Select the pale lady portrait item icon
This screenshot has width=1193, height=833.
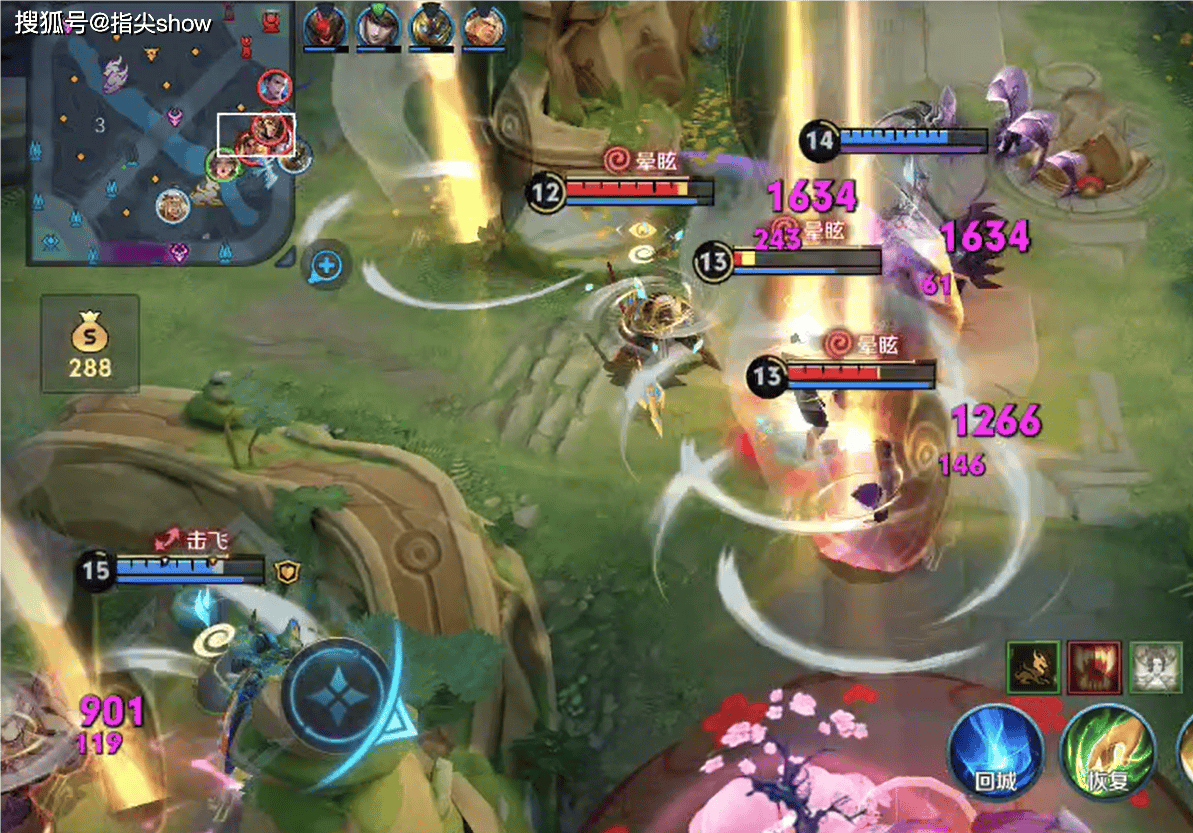(1155, 667)
